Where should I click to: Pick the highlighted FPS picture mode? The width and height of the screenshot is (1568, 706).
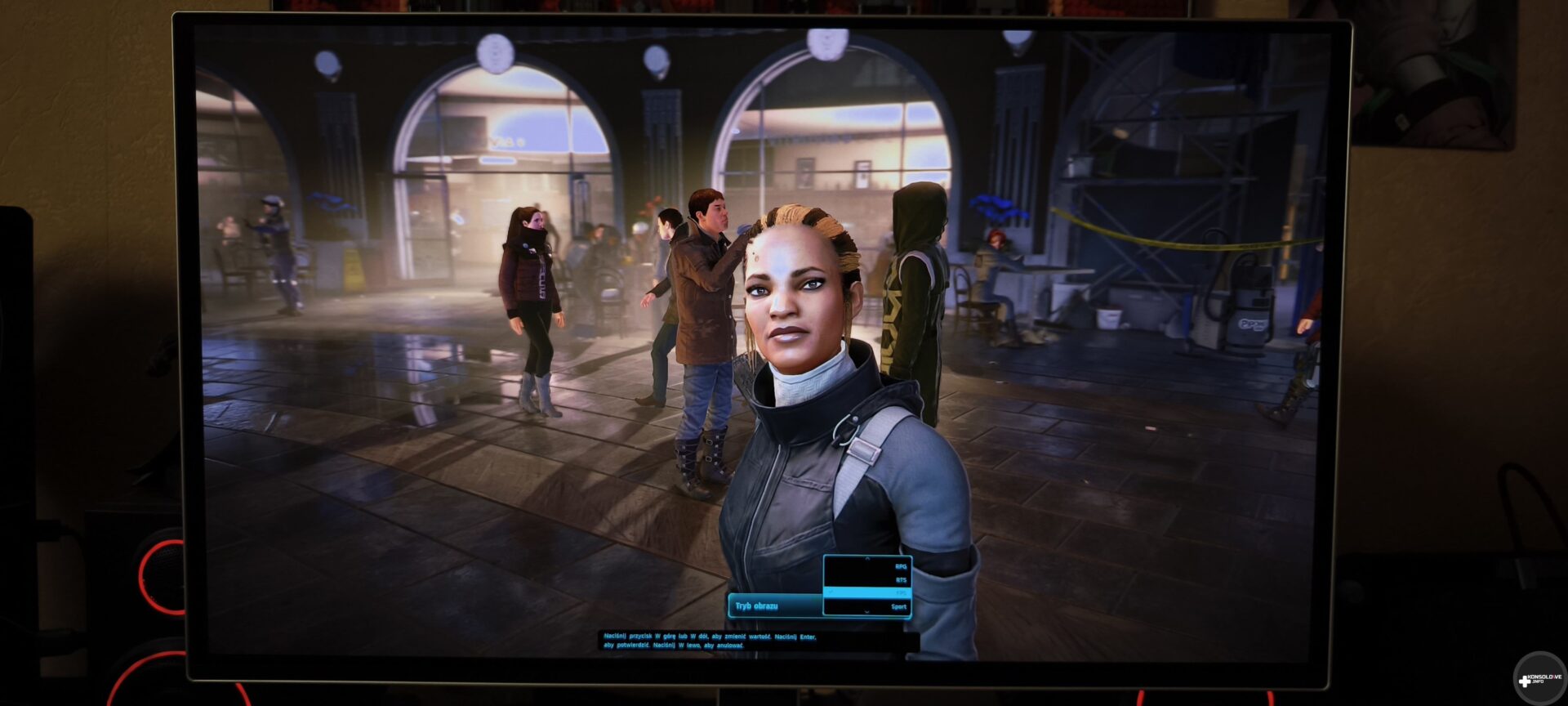[901, 592]
